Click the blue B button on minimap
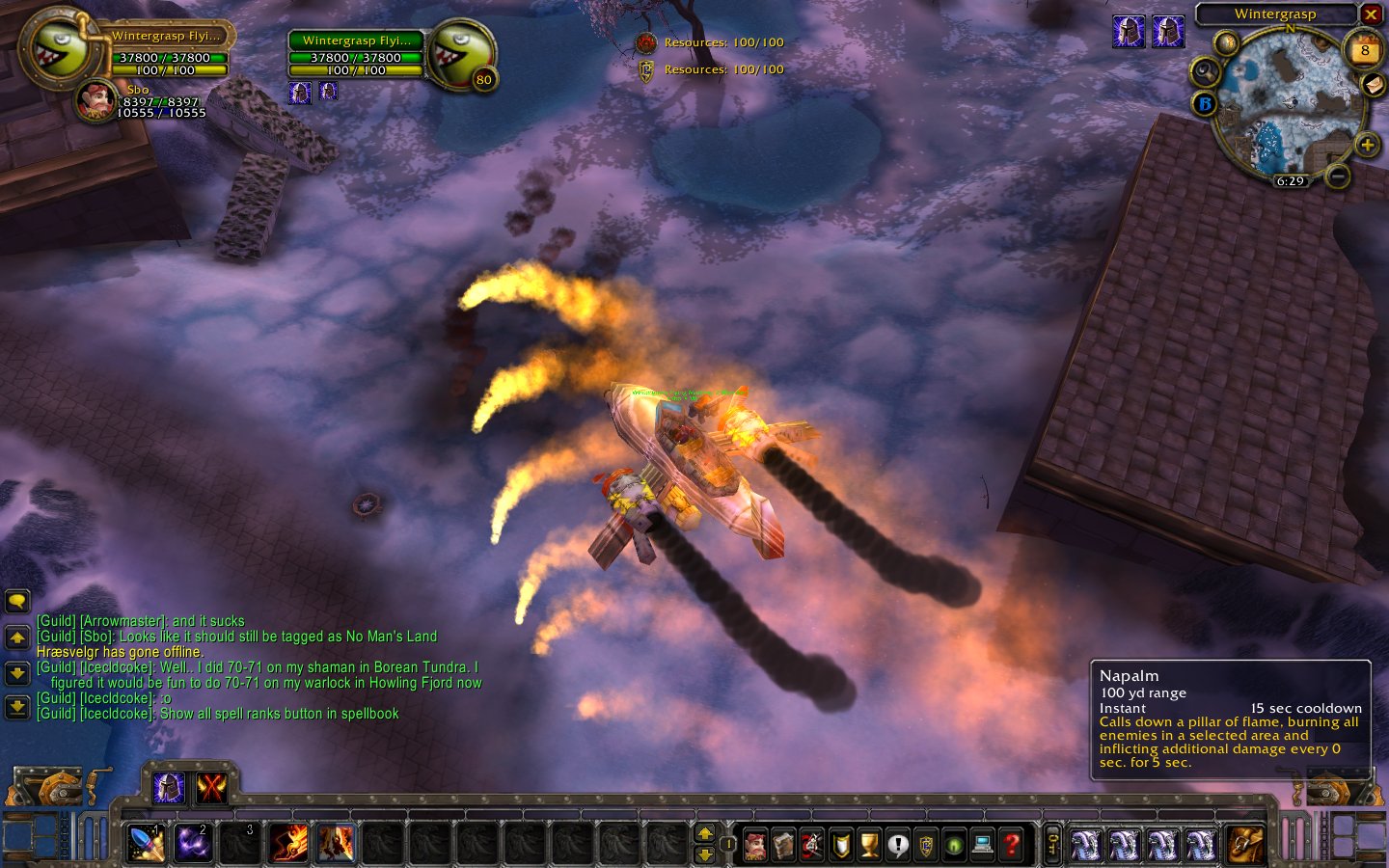 pos(1204,103)
